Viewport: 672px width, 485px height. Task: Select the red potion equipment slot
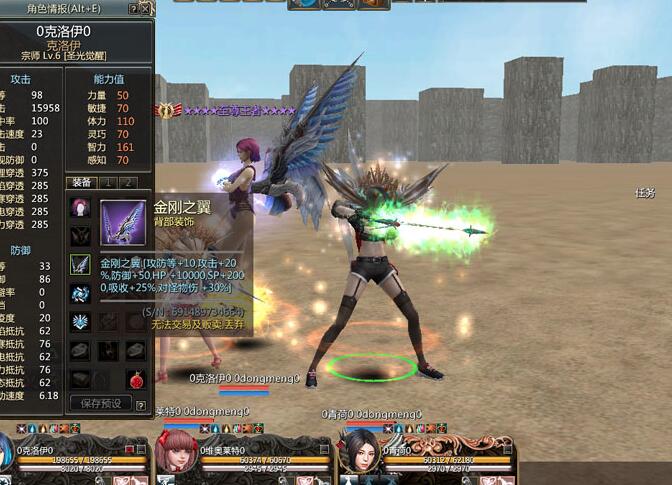[135, 379]
